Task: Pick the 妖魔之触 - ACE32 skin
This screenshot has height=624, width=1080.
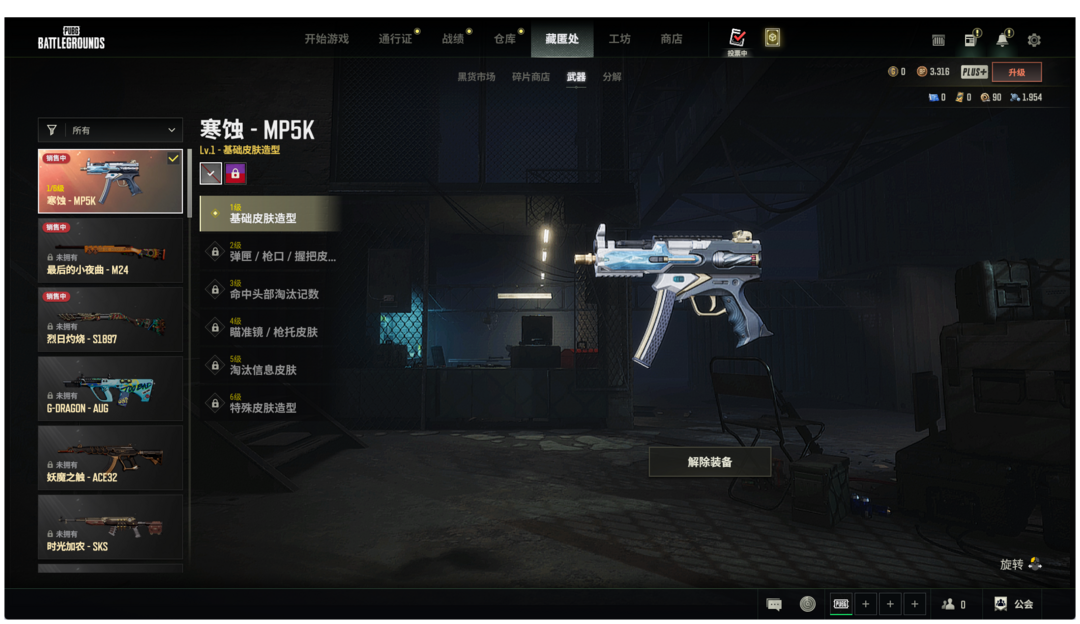Action: point(110,457)
